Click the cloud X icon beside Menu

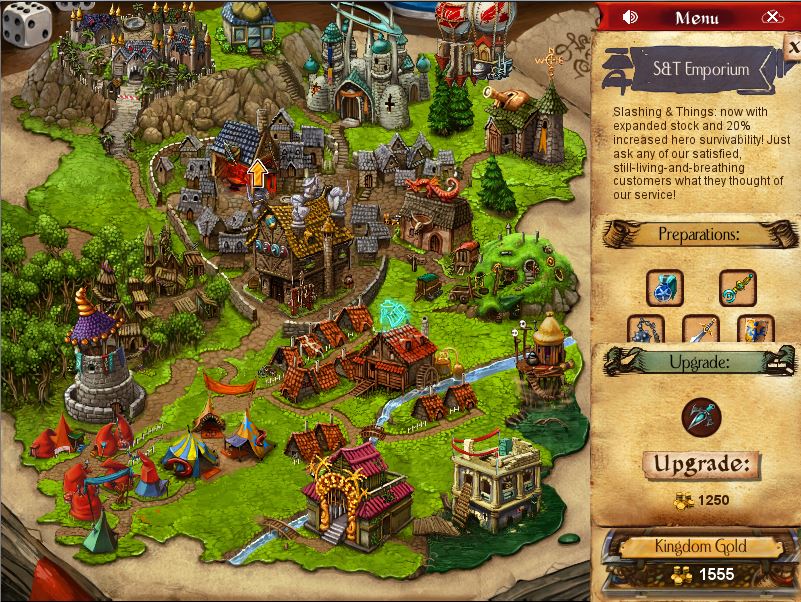click(771, 17)
